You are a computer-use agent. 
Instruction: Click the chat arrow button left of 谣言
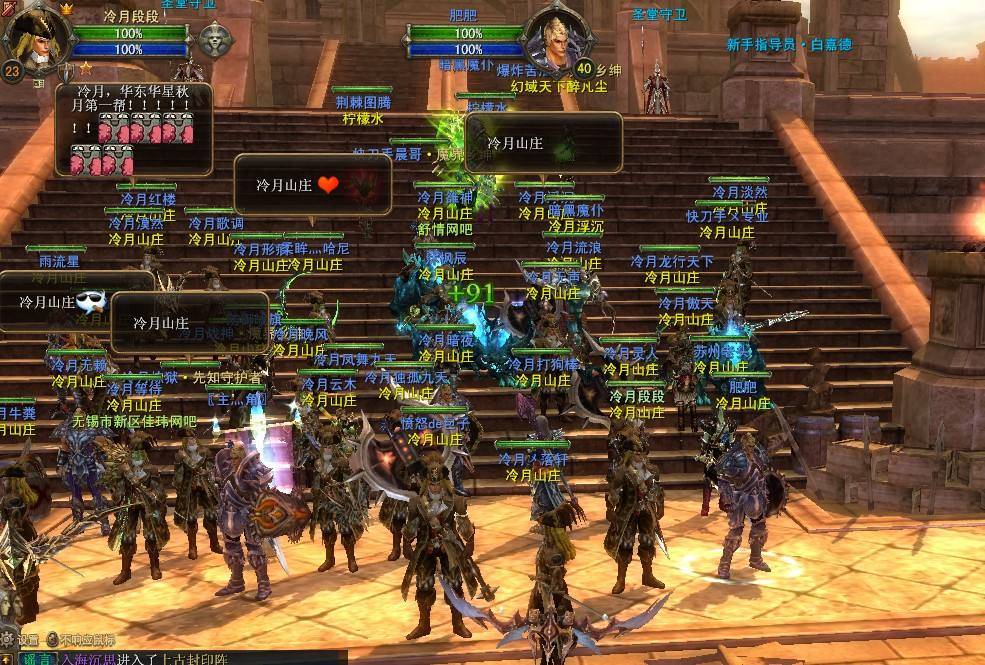(x=8, y=657)
